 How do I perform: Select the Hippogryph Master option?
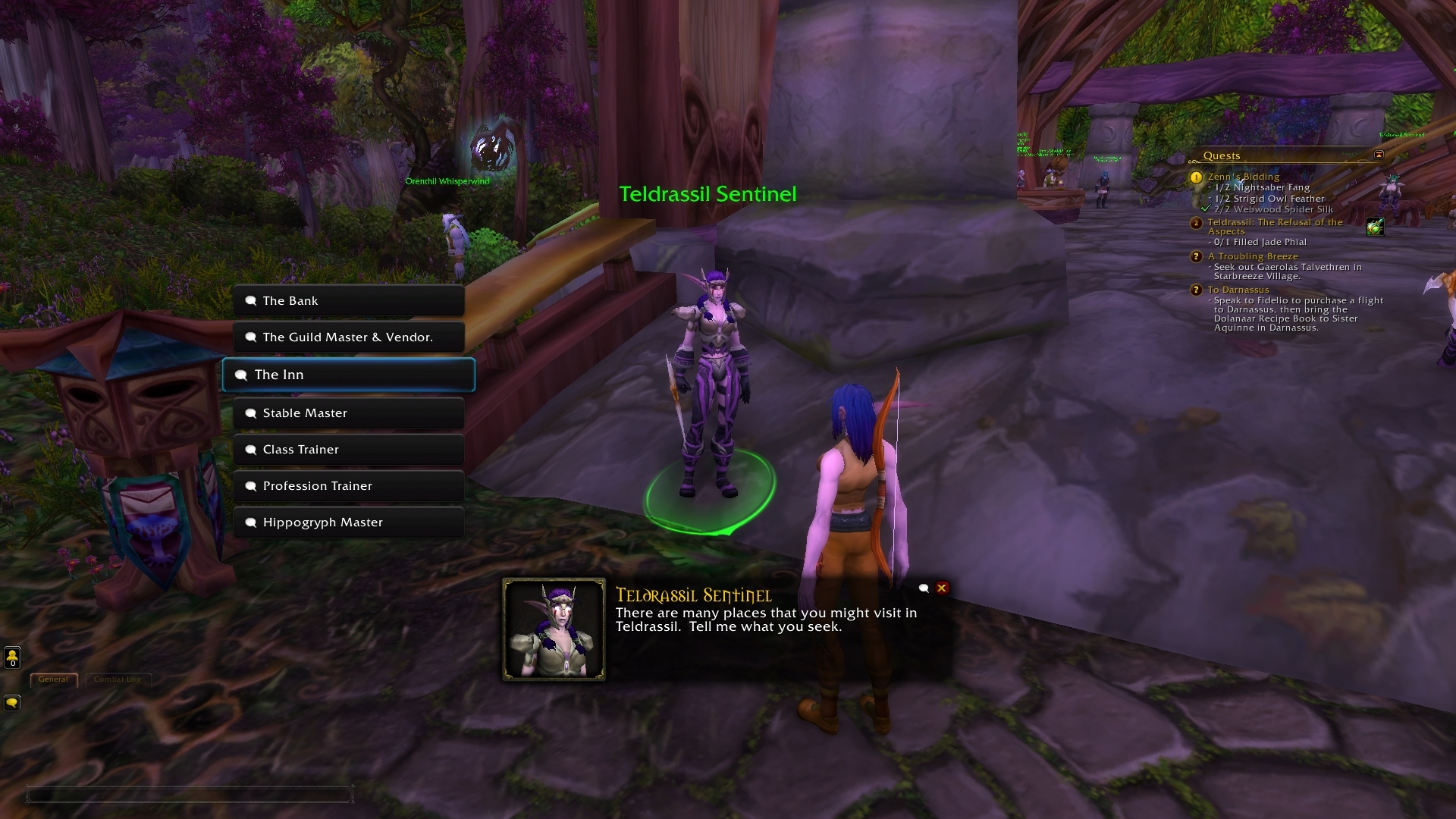coord(349,522)
